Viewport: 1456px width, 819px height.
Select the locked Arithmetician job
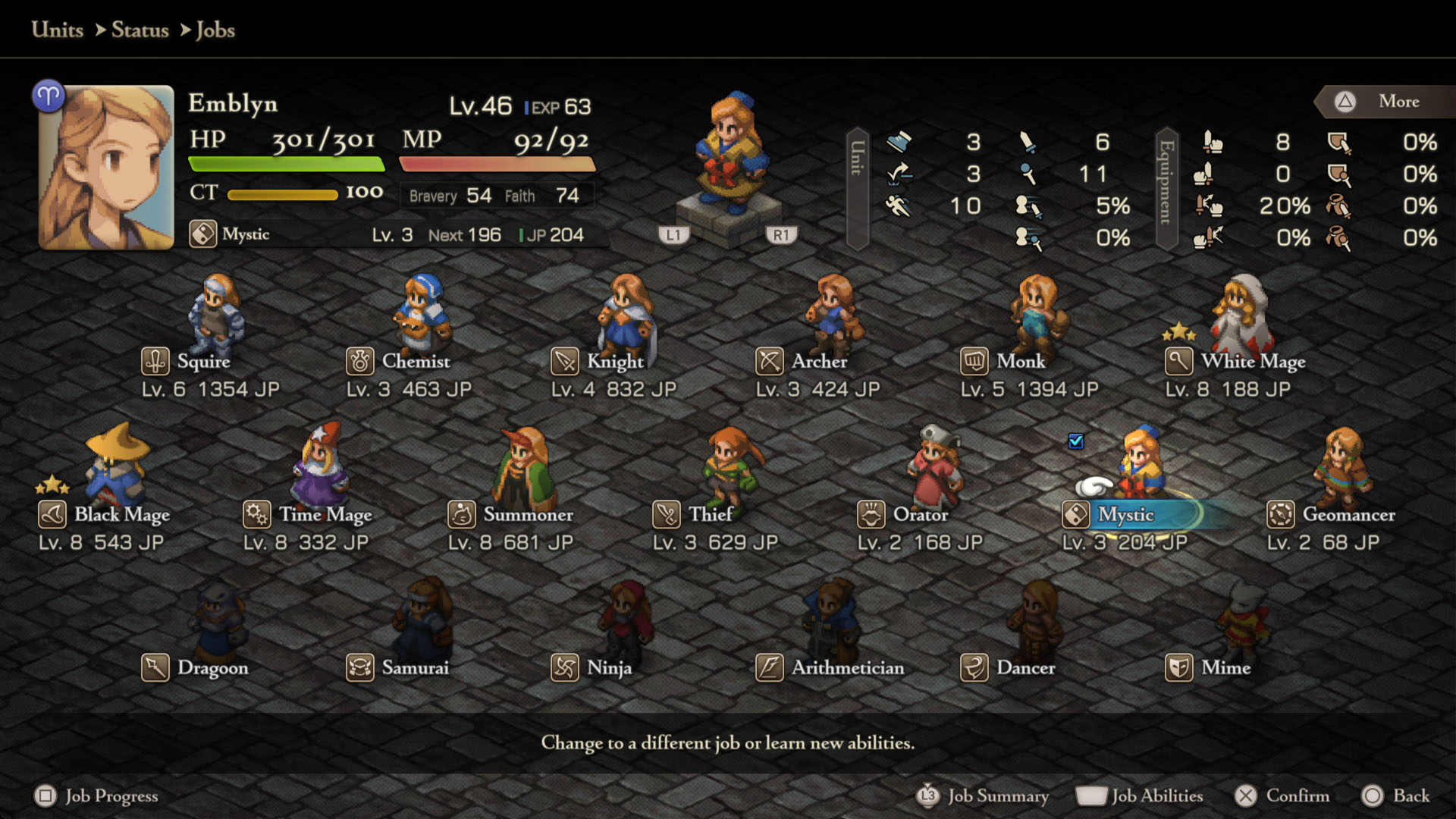click(847, 667)
